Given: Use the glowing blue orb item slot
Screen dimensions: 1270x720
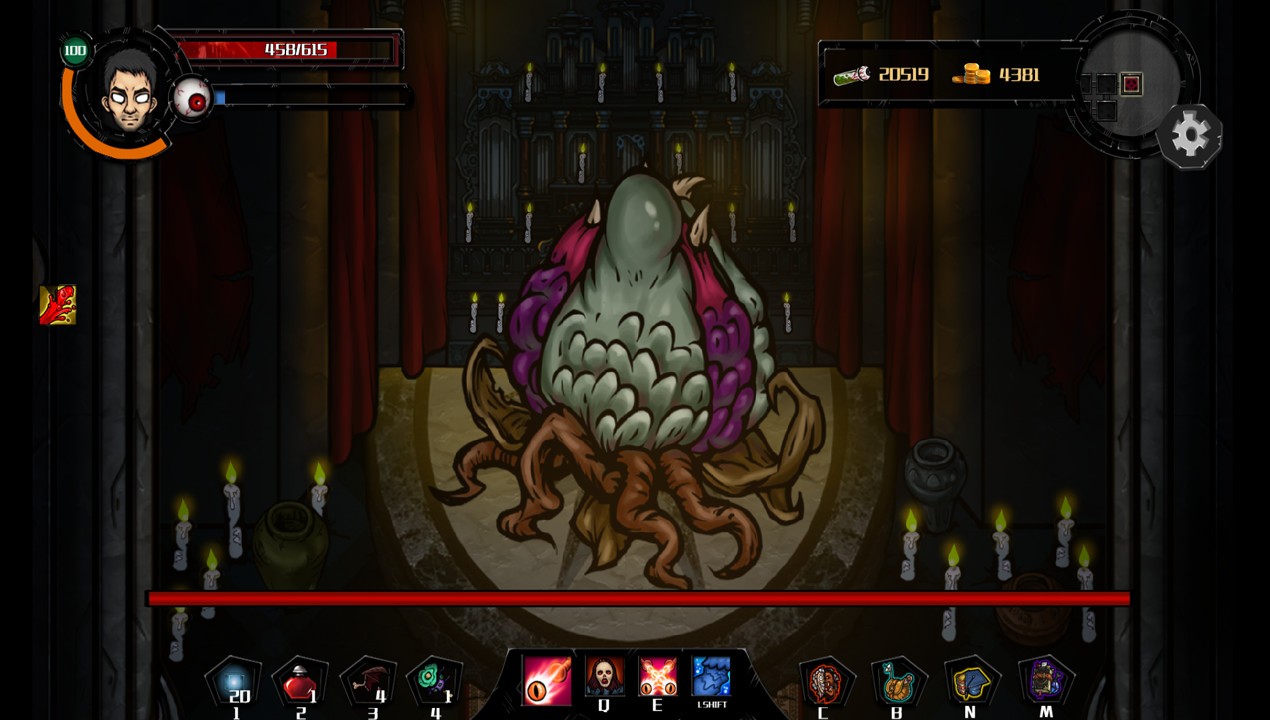Looking at the screenshot, I should point(233,681).
